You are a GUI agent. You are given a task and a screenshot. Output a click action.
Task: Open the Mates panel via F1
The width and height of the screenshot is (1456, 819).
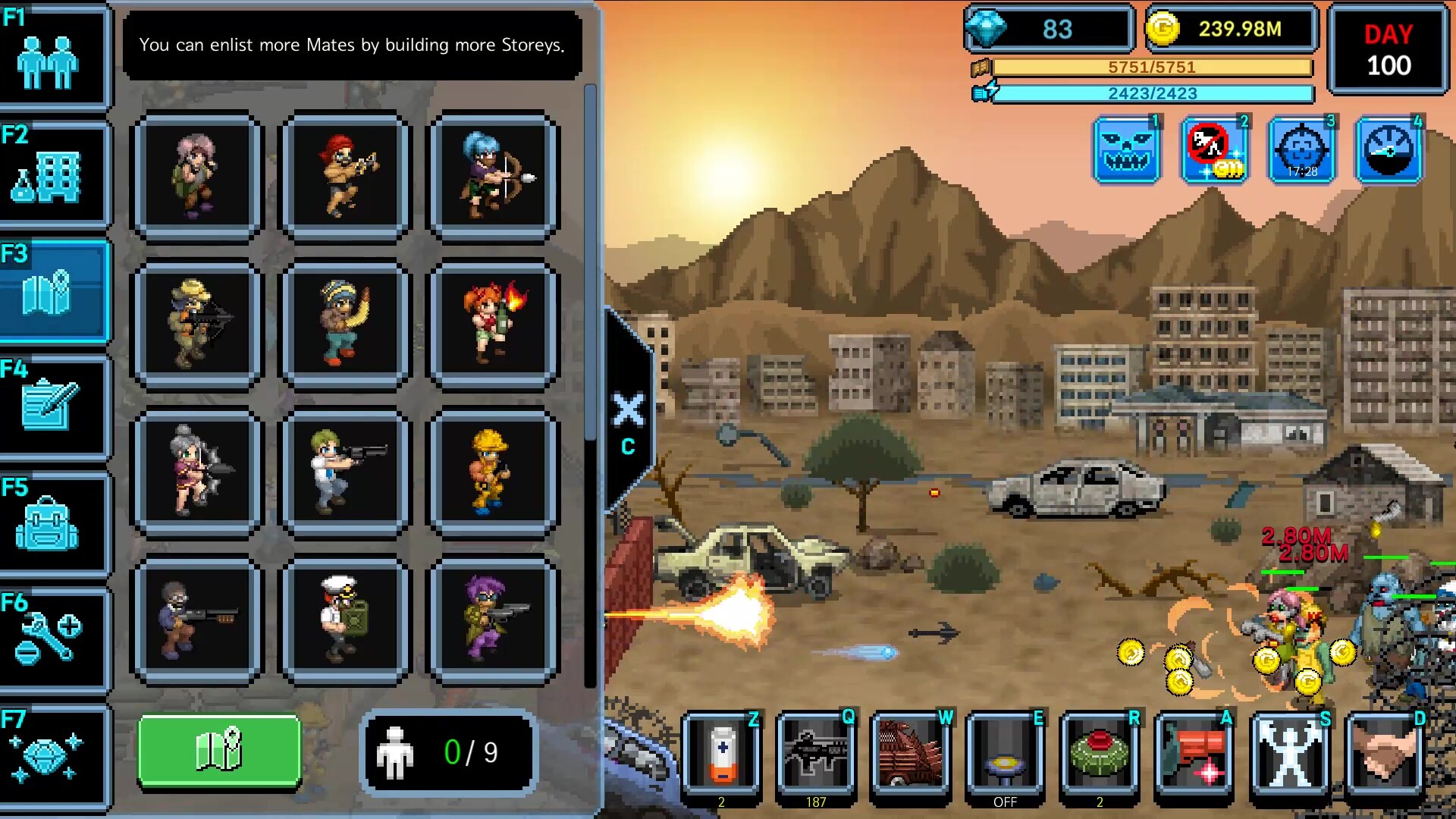[x=52, y=57]
